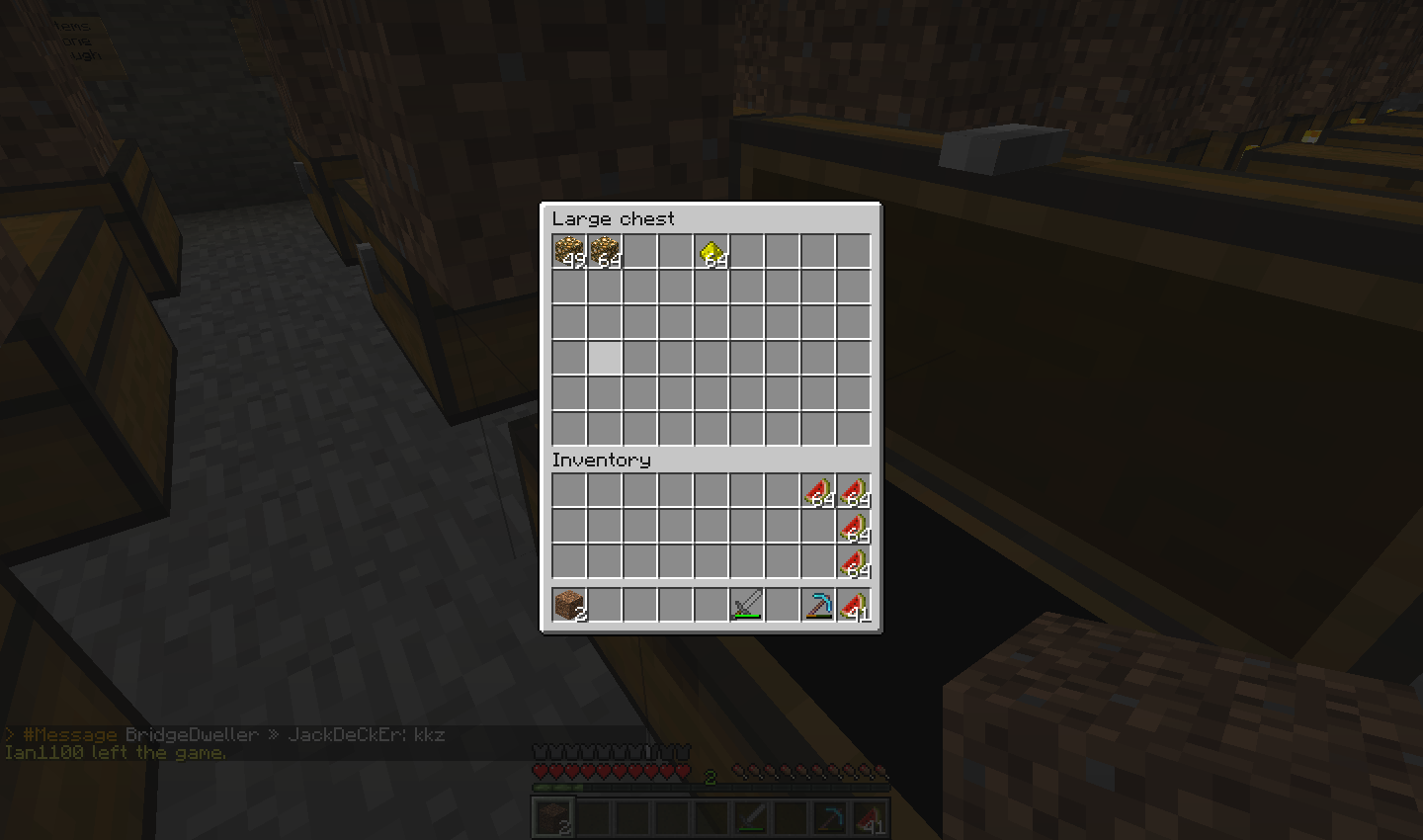Click the highlighted chest slot under the cursor
Image resolution: width=1423 pixels, height=840 pixels.
coord(604,358)
